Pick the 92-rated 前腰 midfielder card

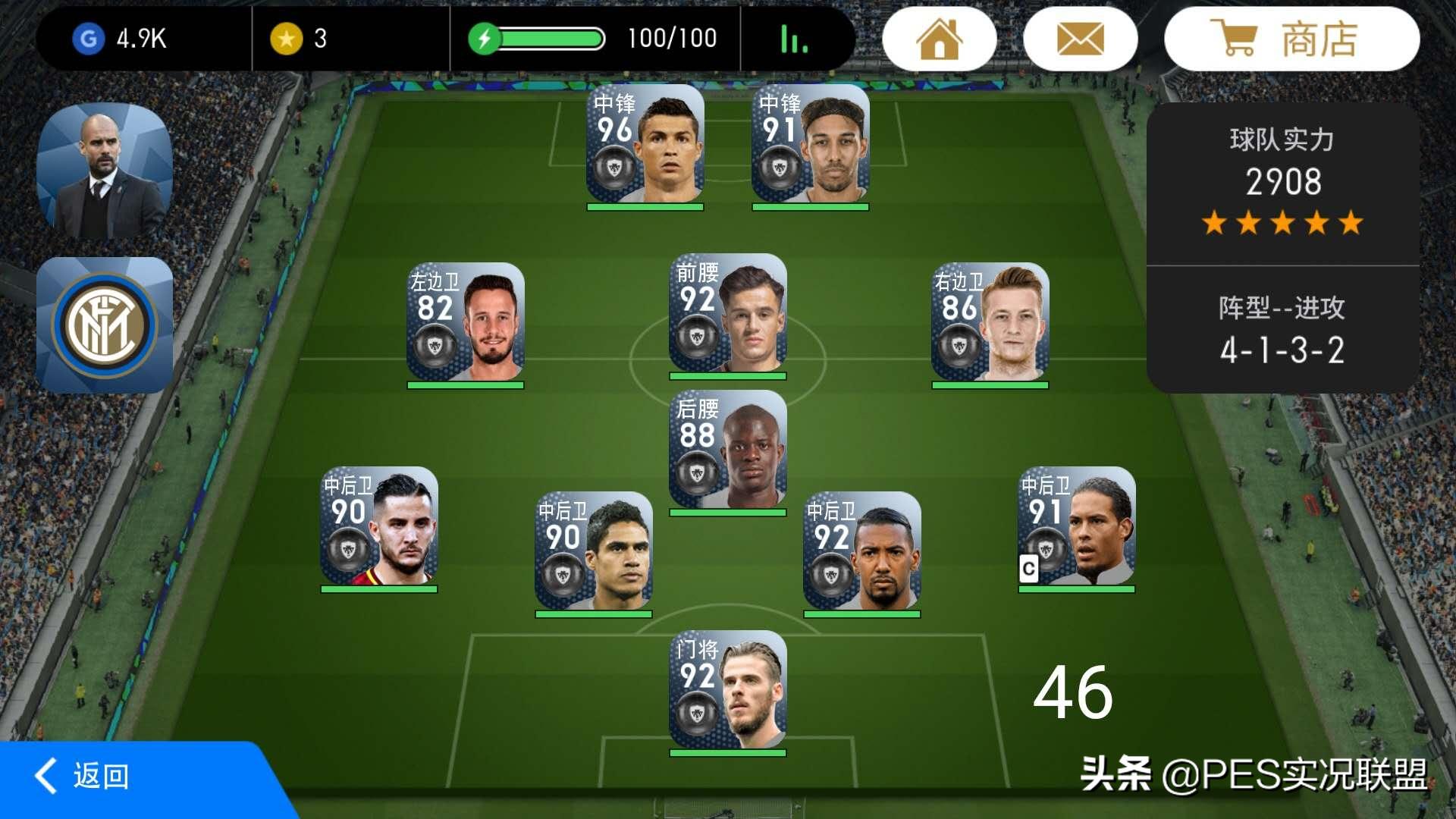(728, 314)
